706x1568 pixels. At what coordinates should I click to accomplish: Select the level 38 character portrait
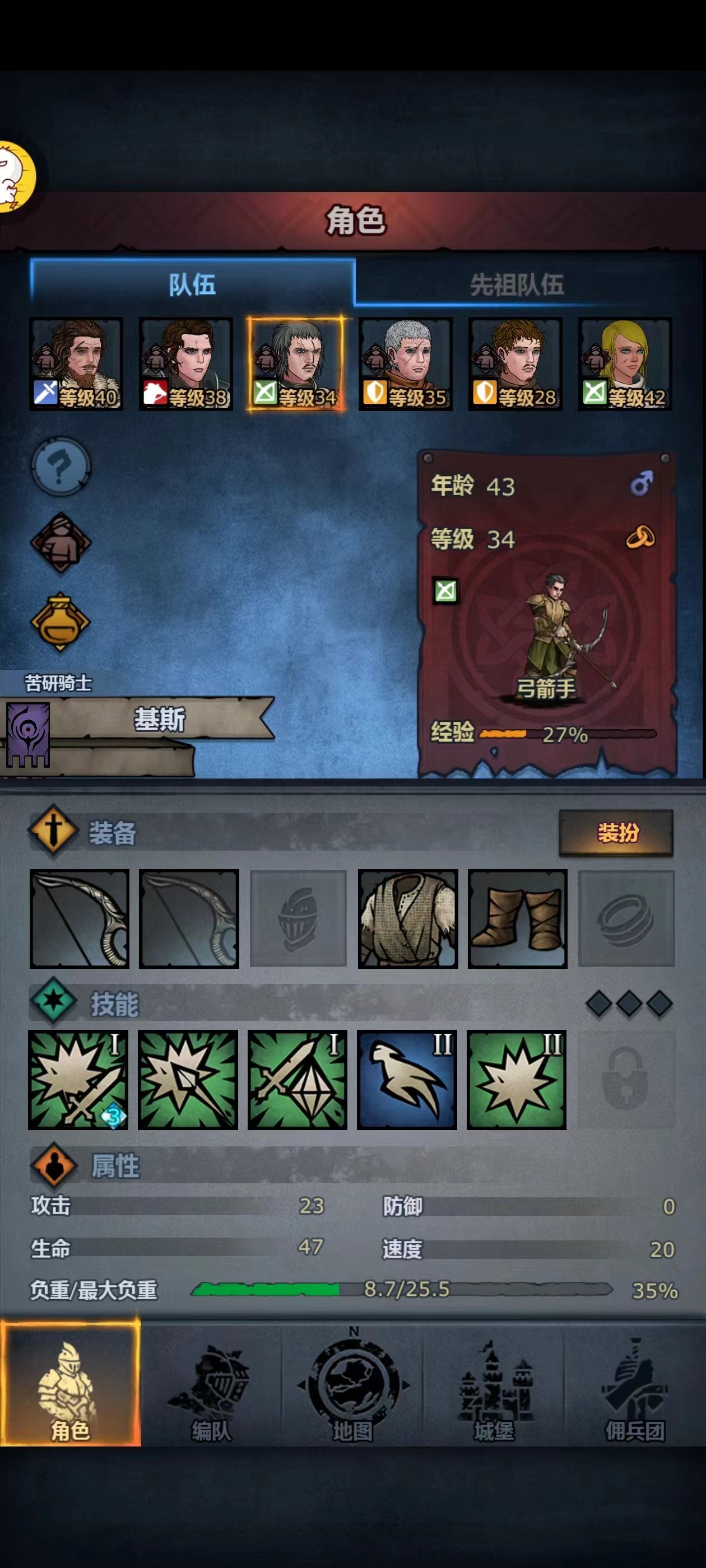coord(186,363)
